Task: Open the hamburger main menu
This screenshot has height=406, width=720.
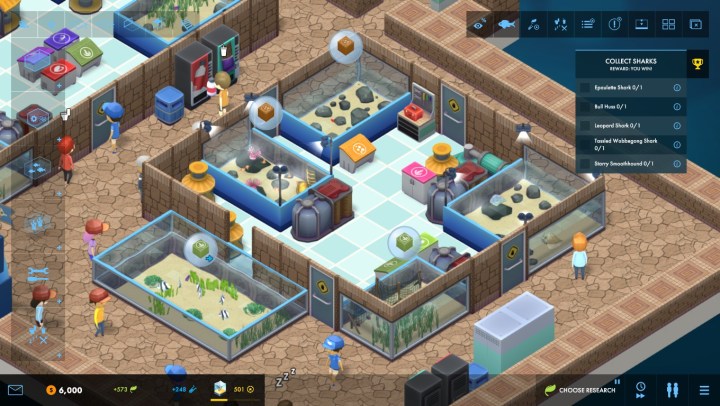Action: [705, 389]
